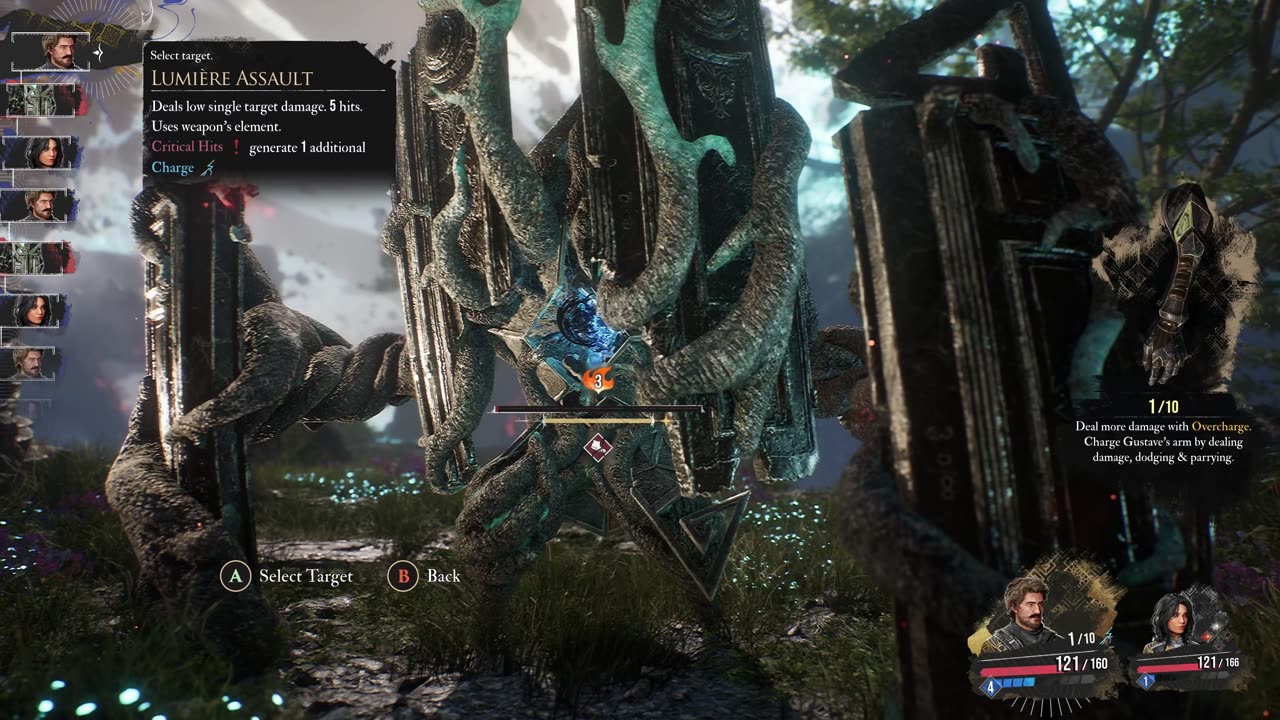The height and width of the screenshot is (720, 1280).
Task: Click the red diamond status icon below enemy health
Action: [x=598, y=446]
